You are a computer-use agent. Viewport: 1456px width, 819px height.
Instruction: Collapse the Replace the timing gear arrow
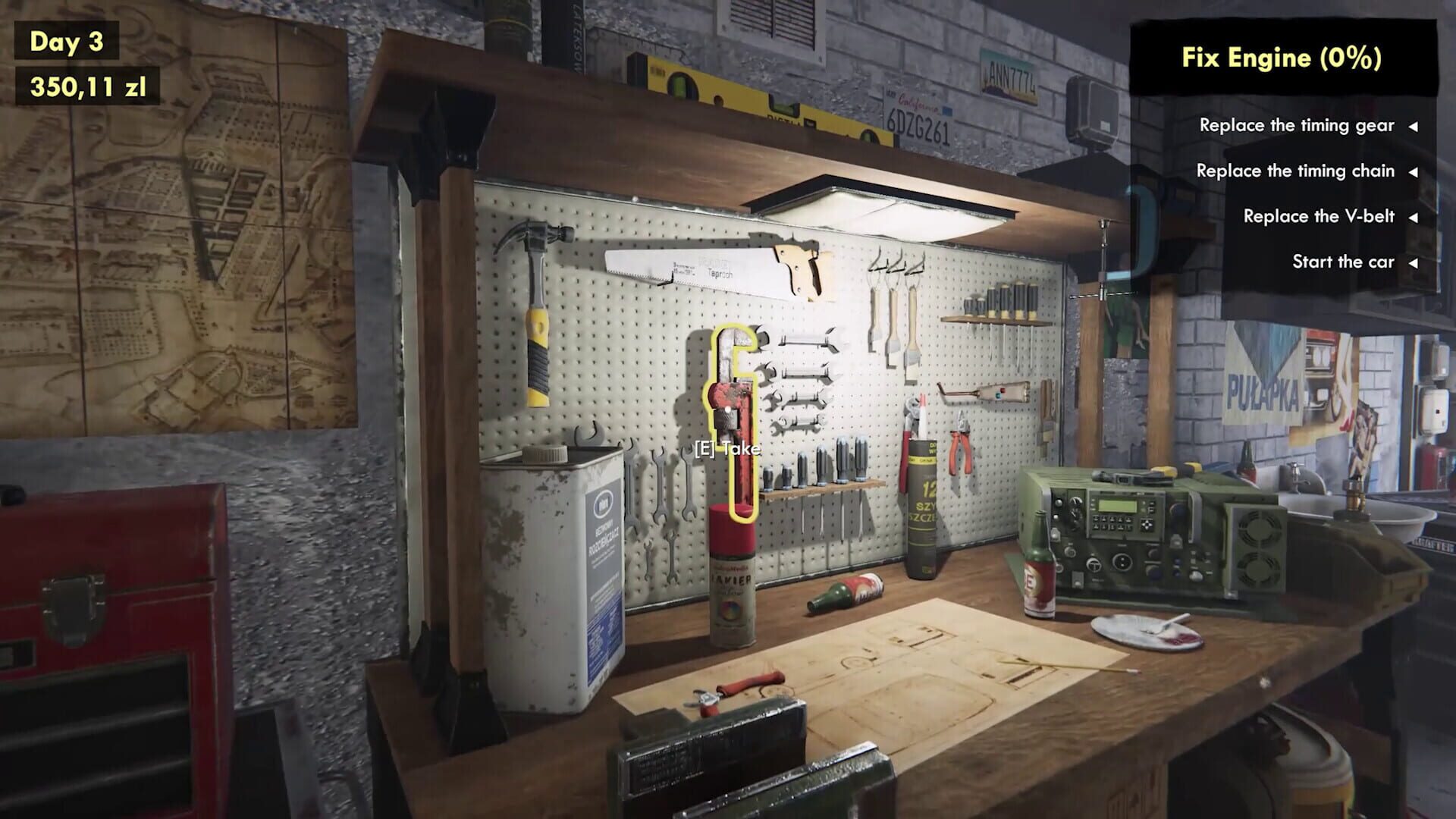pyautogui.click(x=1415, y=126)
